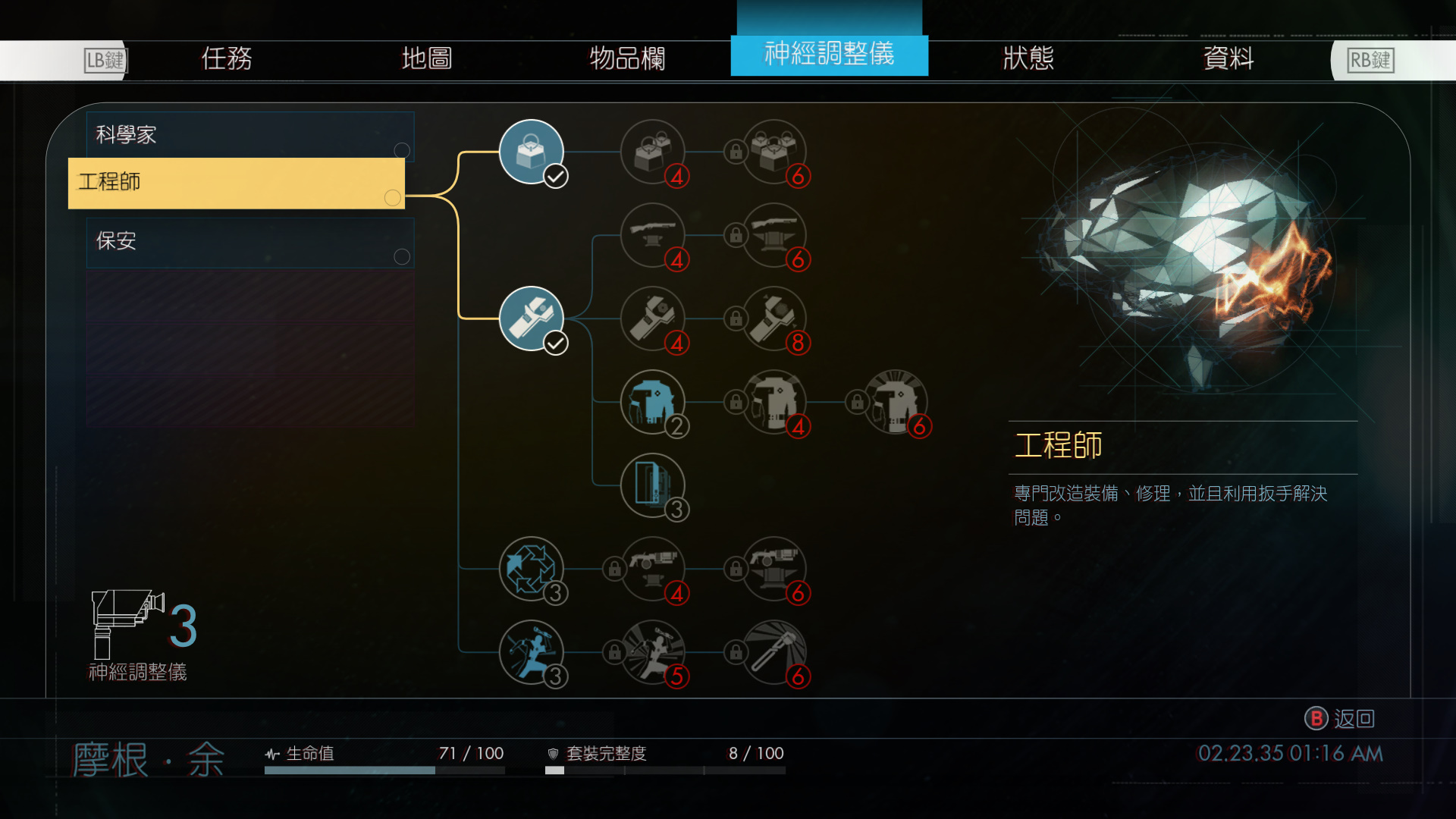Open the 狀態 tab
The width and height of the screenshot is (1456, 819).
[x=1028, y=58]
